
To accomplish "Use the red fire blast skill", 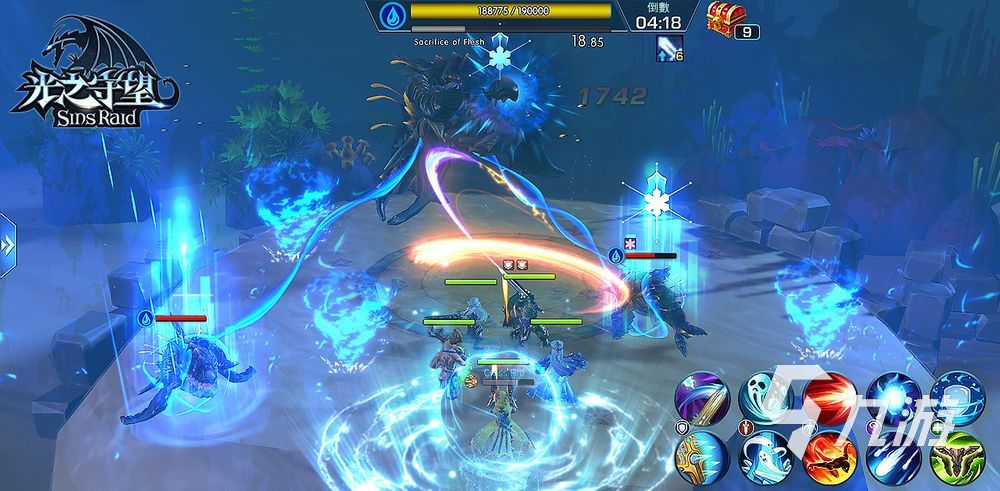I will (x=829, y=398).
